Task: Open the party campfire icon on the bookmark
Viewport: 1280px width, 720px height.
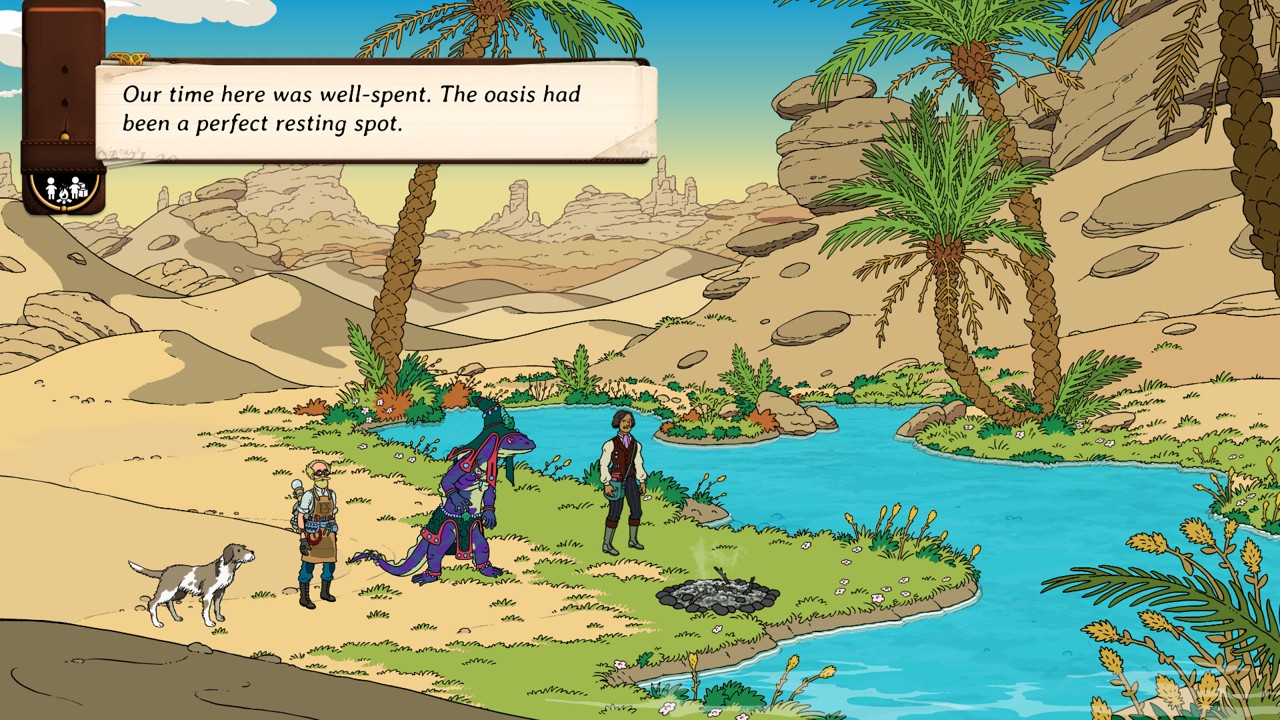Action: coord(62,188)
